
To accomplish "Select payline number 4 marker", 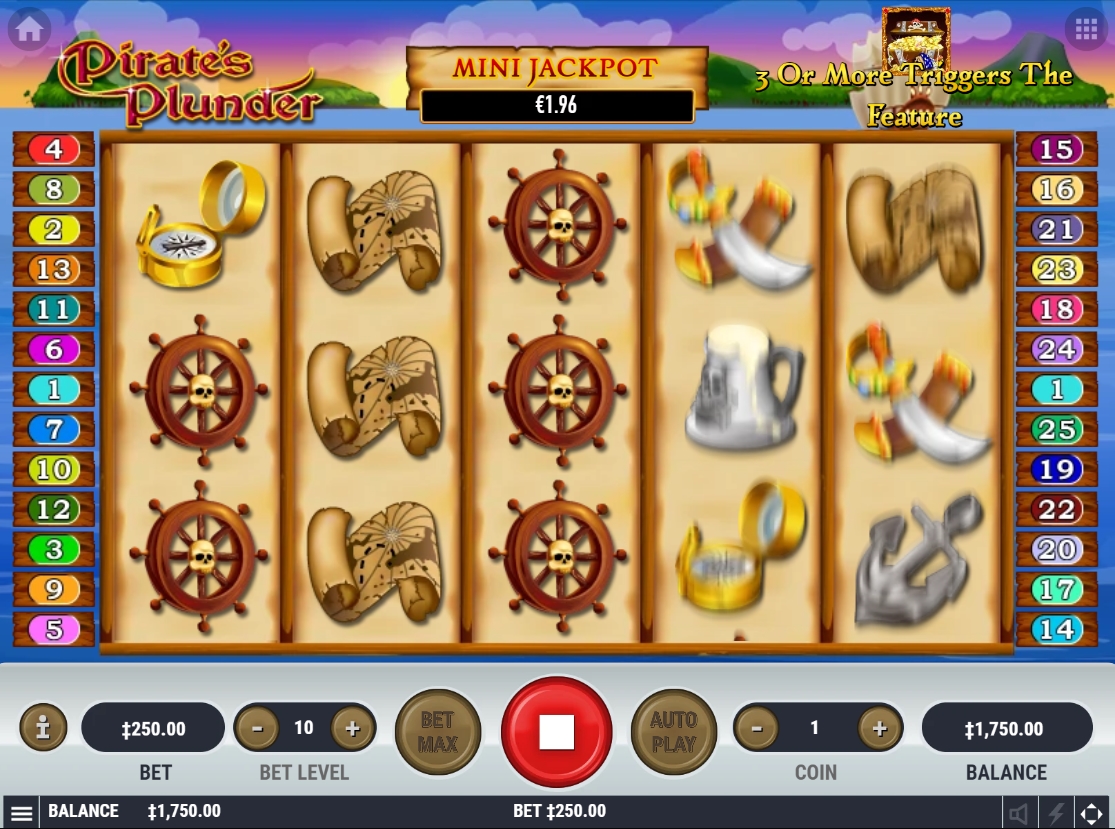I will (x=54, y=150).
